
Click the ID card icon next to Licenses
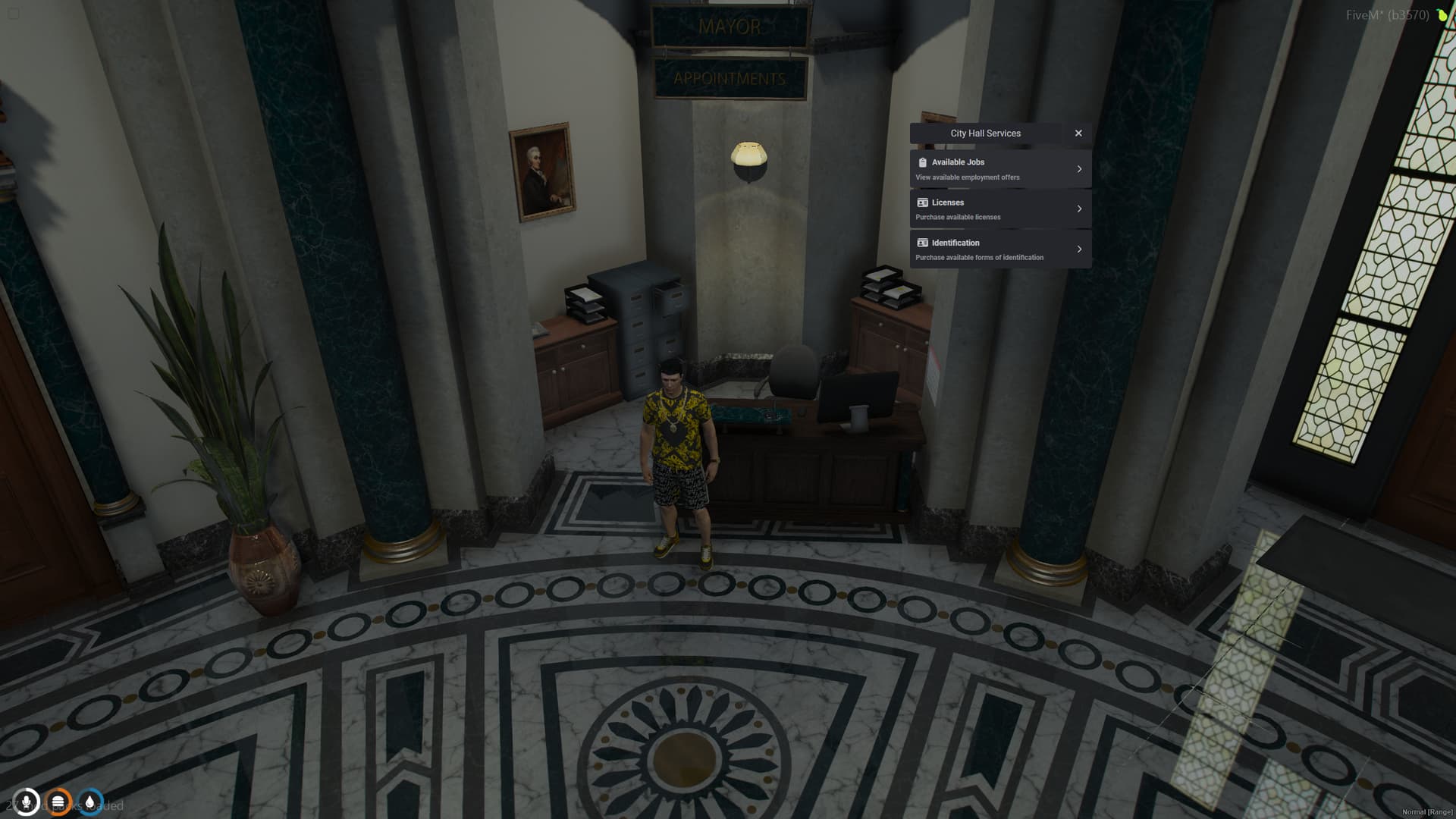coord(921,202)
